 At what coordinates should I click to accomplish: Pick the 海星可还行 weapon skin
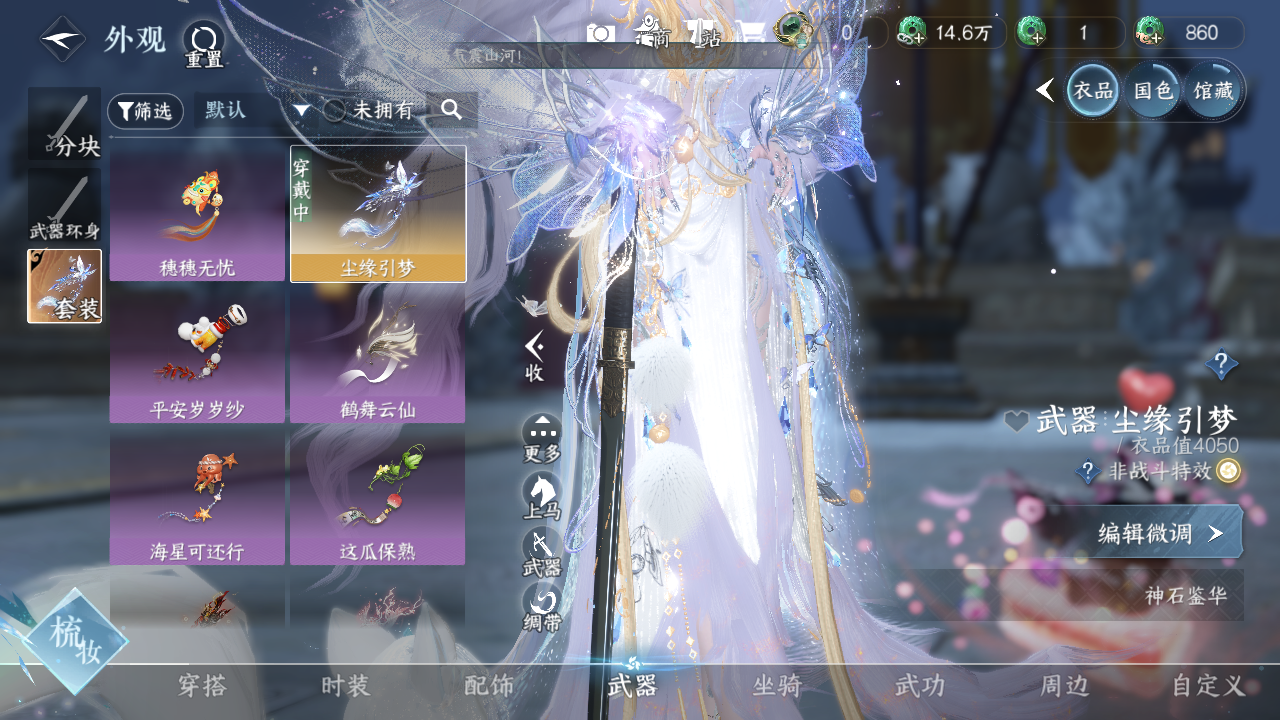[x=197, y=497]
